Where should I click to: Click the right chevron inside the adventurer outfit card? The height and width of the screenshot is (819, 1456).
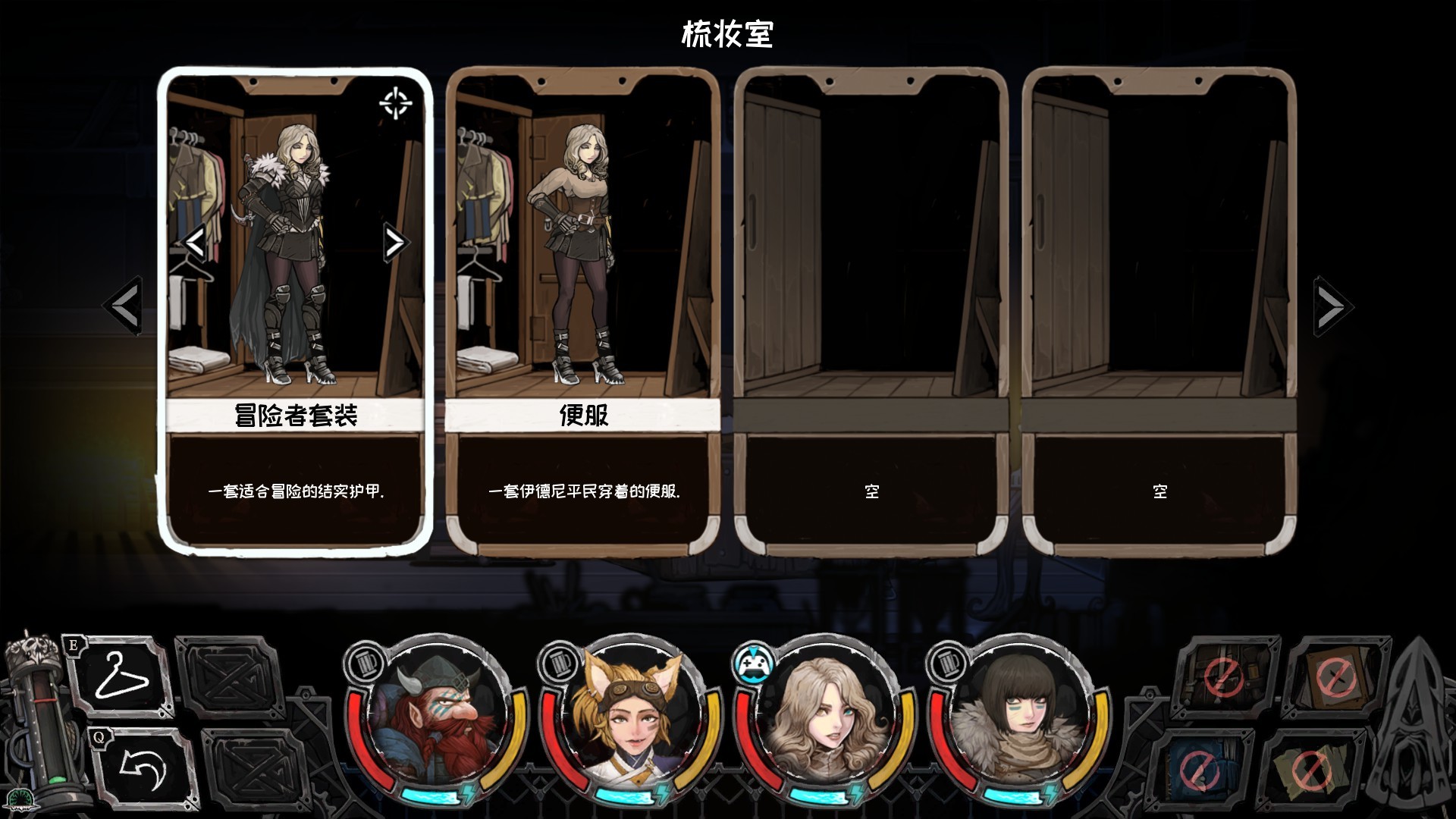point(395,243)
